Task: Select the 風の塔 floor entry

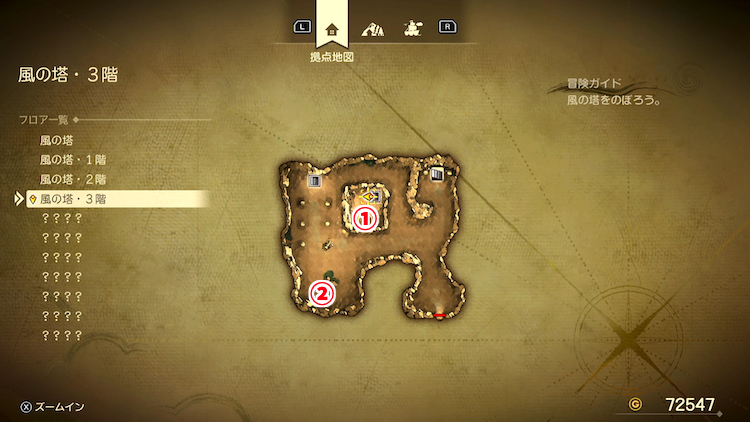Action: click(x=57, y=141)
